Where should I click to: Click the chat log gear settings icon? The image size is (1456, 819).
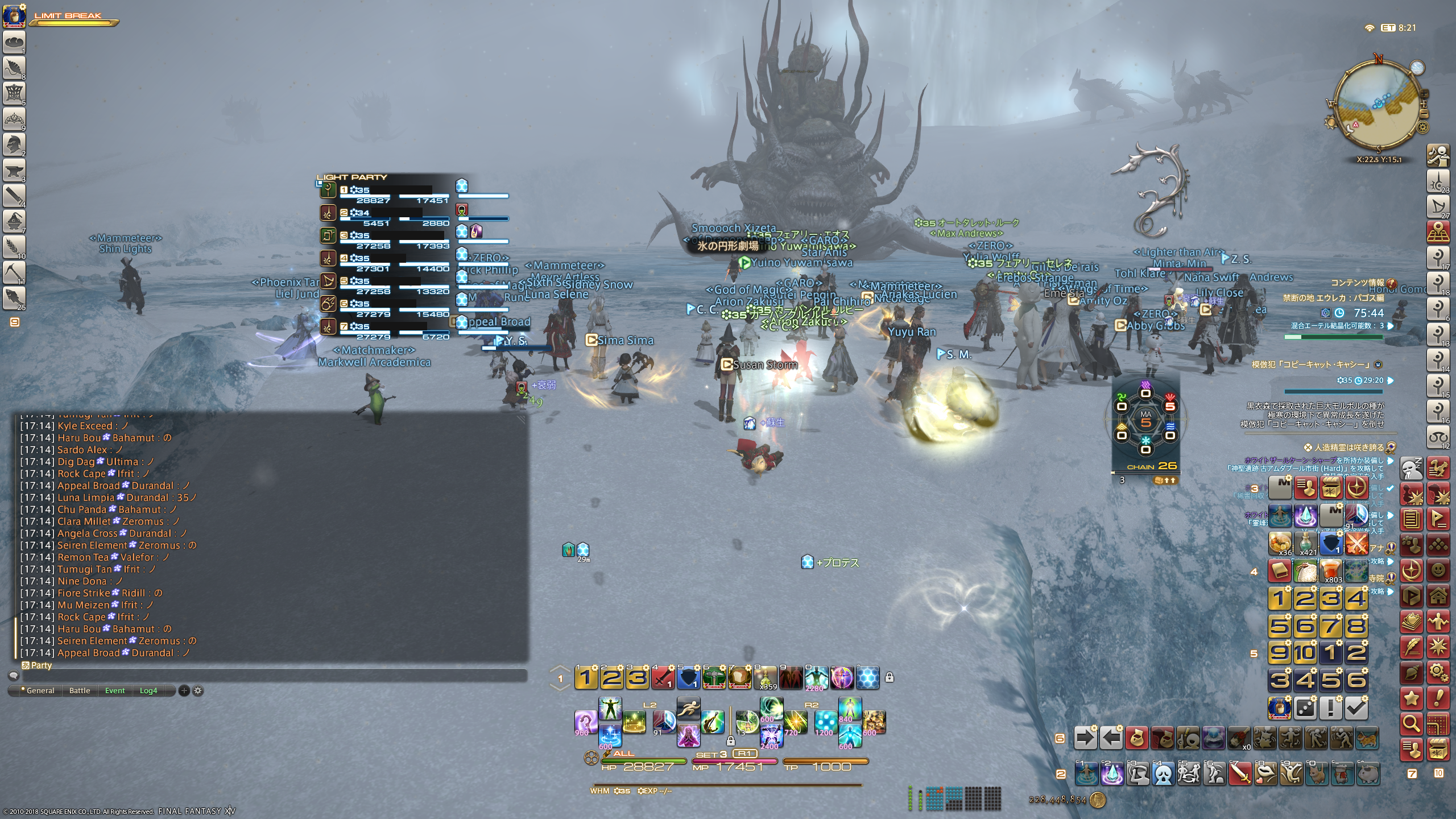(198, 690)
